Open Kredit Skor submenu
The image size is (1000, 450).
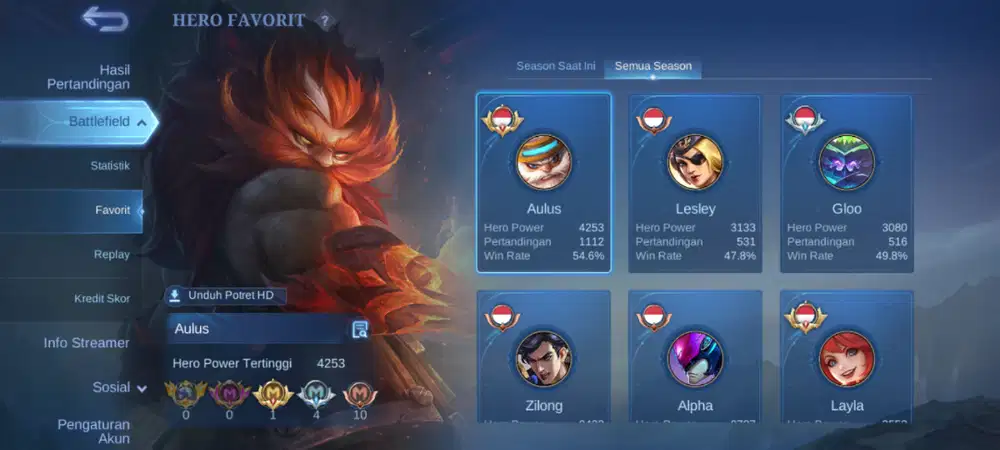[x=102, y=298]
